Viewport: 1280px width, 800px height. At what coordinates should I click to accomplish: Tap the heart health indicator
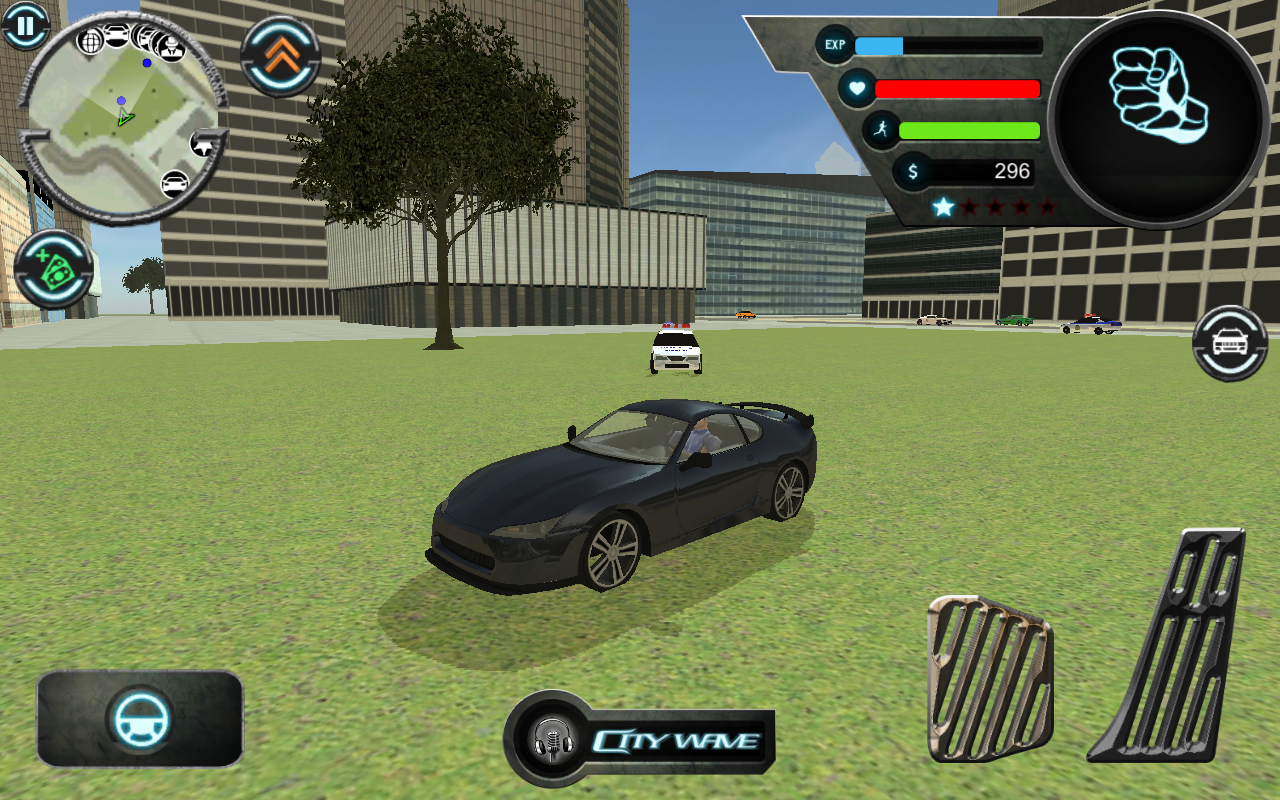[x=858, y=88]
